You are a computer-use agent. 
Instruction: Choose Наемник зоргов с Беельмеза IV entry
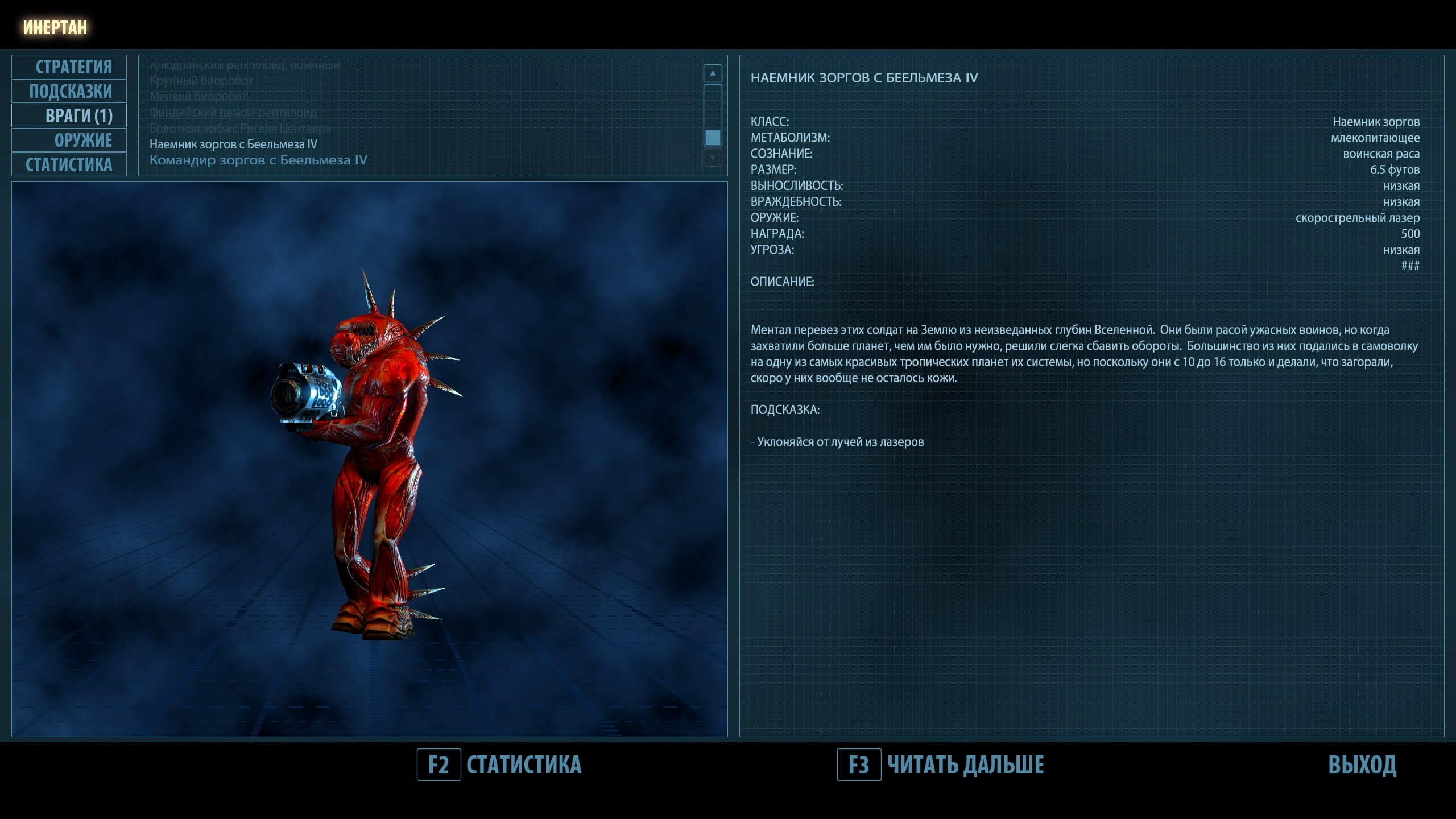[233, 144]
